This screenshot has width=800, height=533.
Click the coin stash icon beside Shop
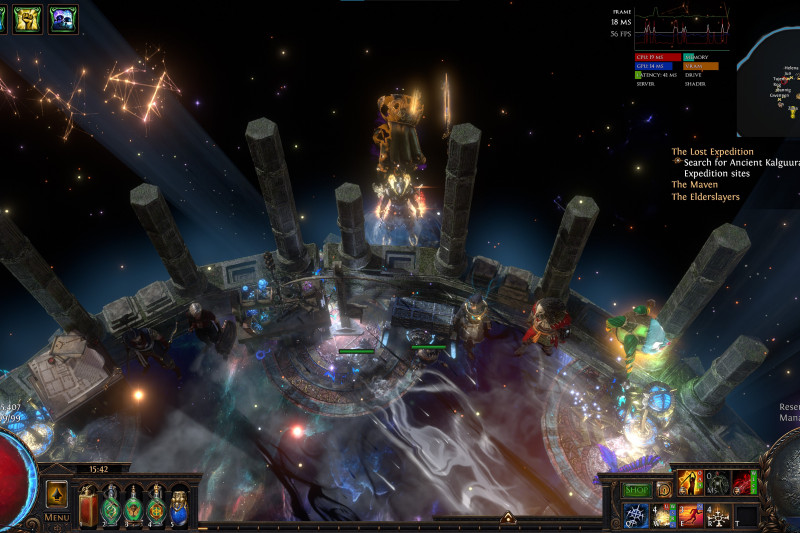click(663, 490)
